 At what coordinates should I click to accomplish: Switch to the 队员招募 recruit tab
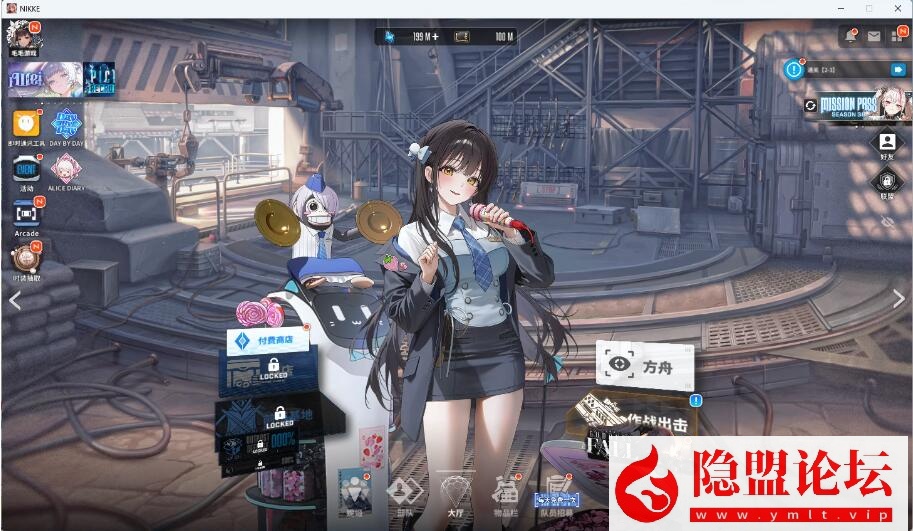click(558, 494)
